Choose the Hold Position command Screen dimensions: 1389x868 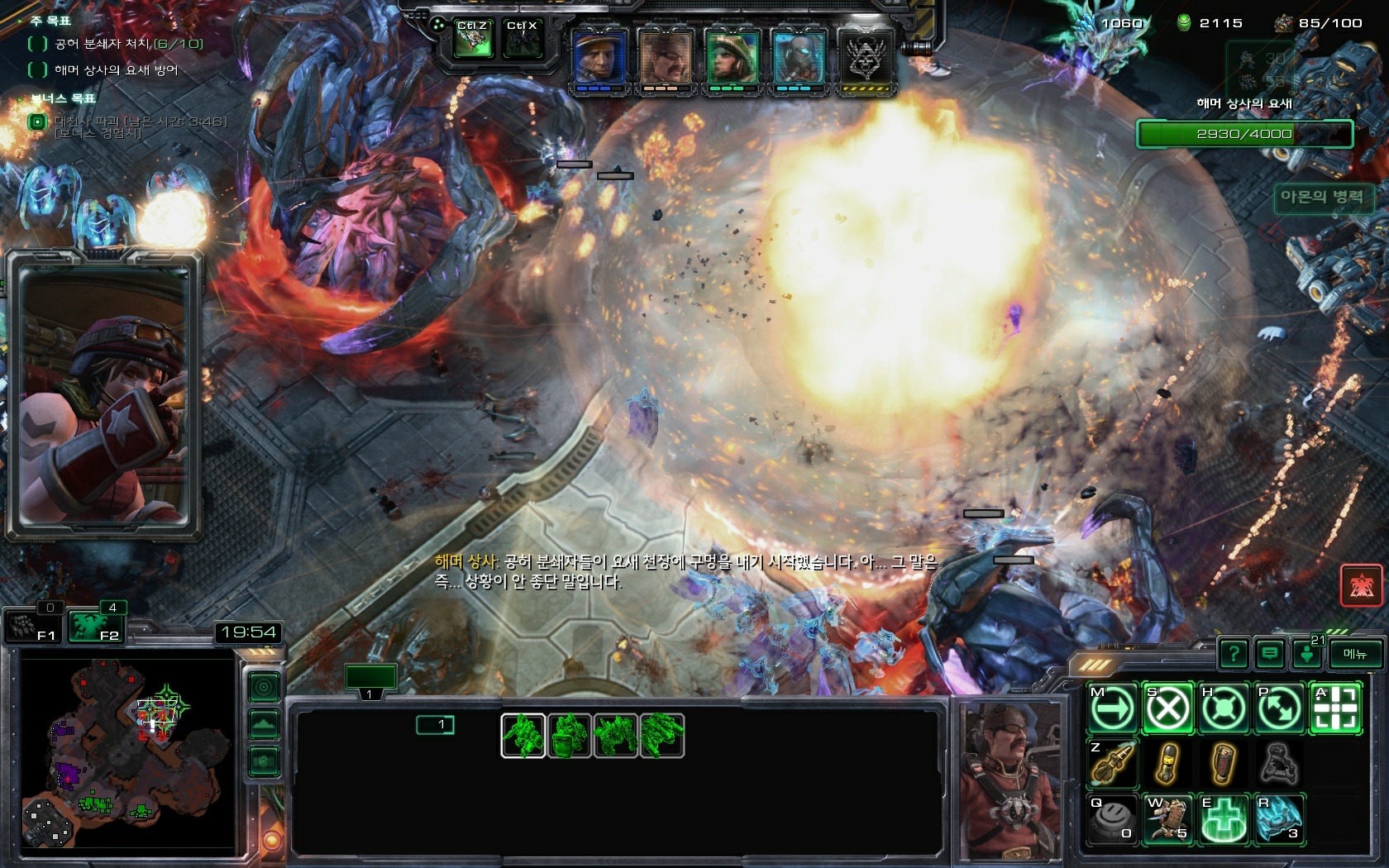[1223, 708]
